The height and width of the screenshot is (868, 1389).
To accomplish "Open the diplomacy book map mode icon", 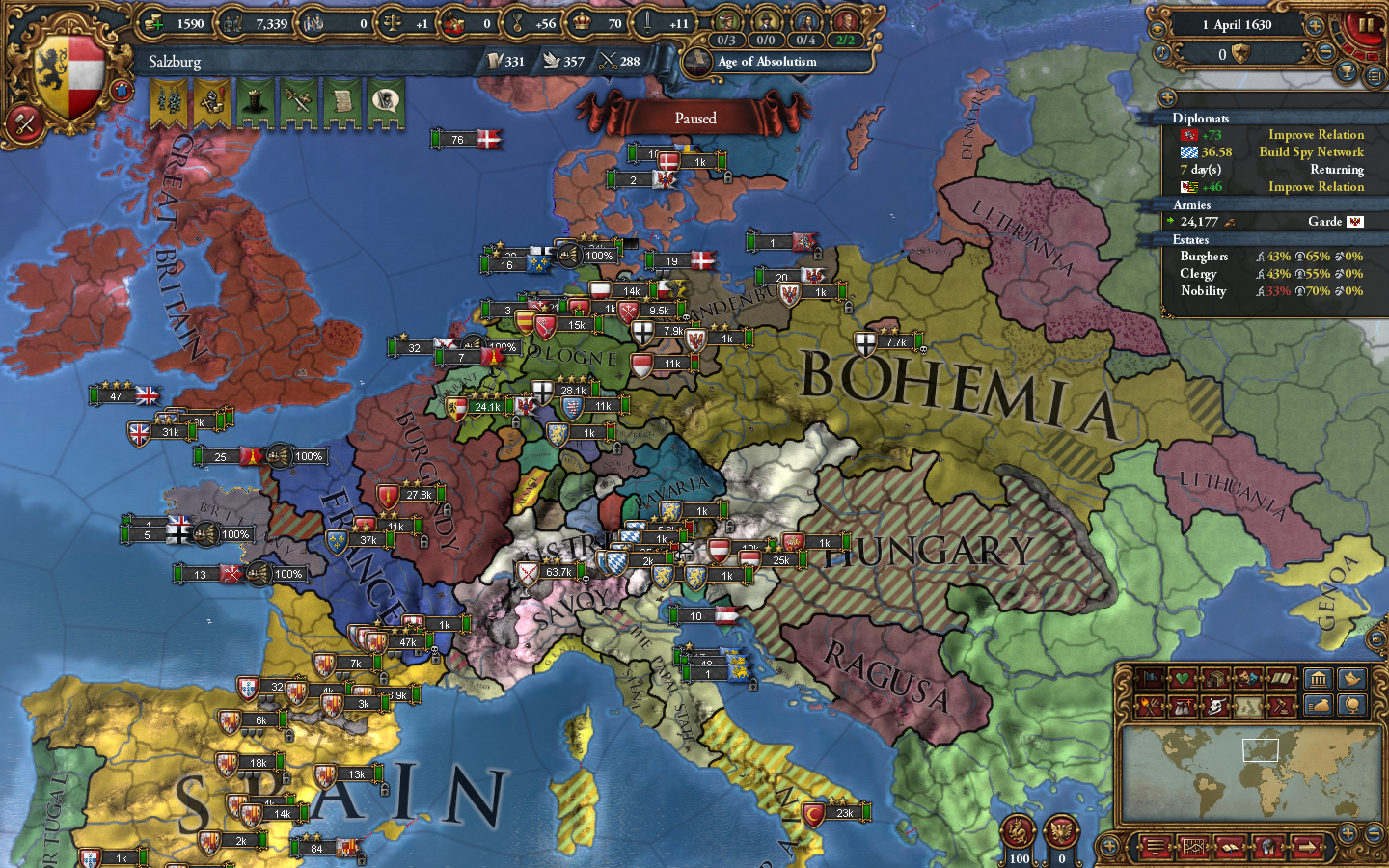I will coord(1281,679).
